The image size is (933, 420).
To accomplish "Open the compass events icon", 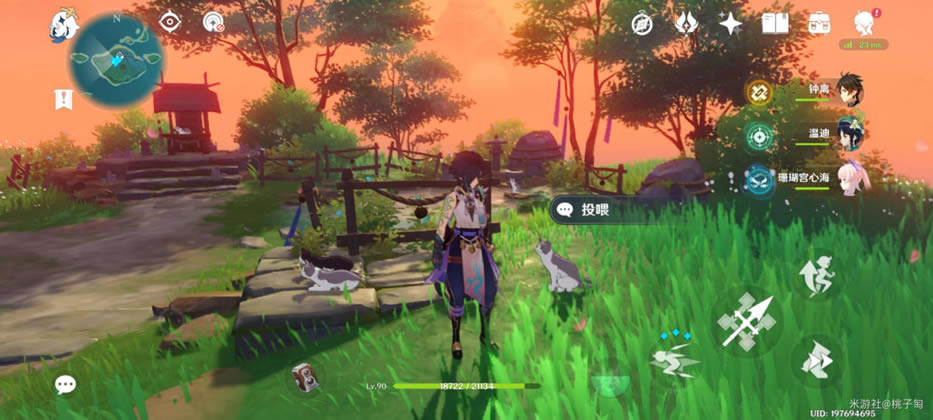I will 642,22.
